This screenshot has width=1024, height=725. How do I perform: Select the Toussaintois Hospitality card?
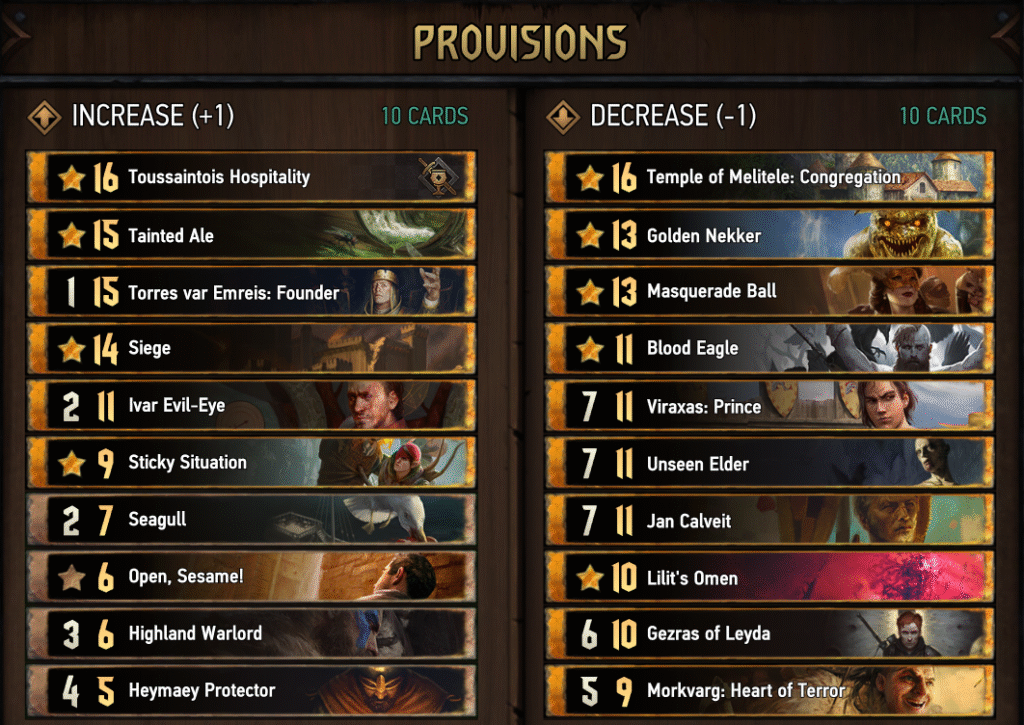[x=250, y=178]
